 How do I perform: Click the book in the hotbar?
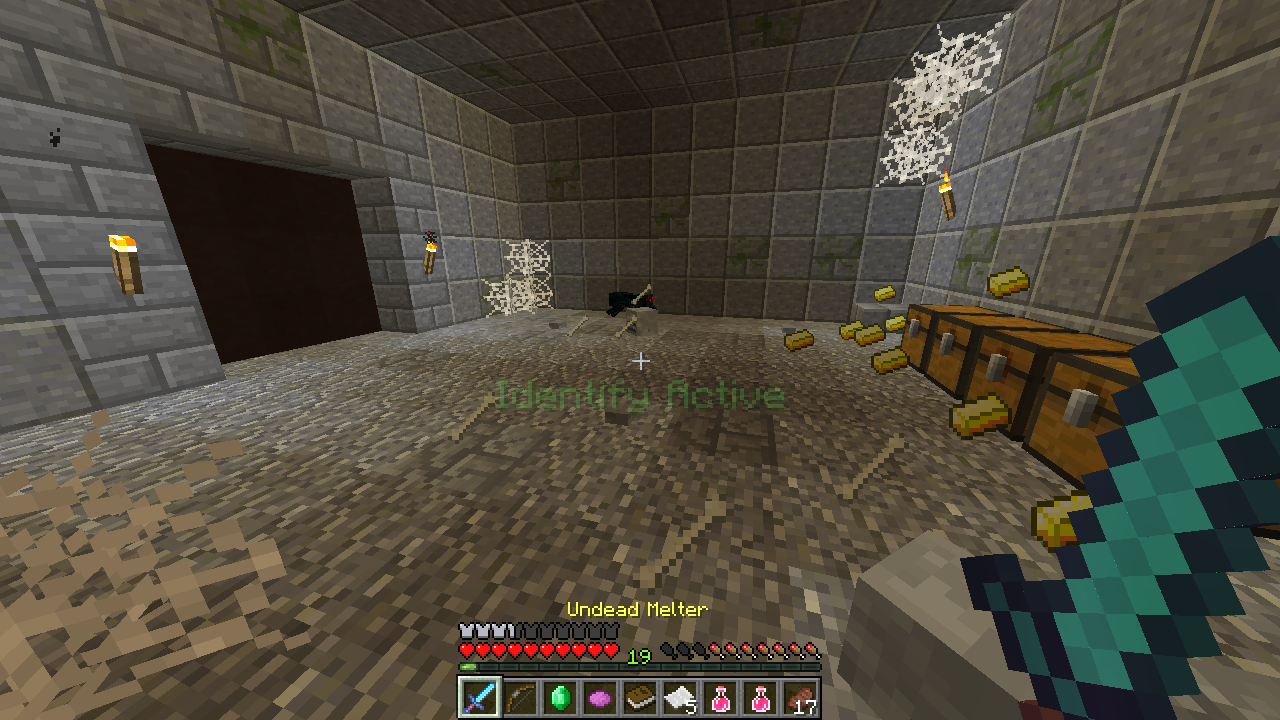pyautogui.click(x=639, y=697)
